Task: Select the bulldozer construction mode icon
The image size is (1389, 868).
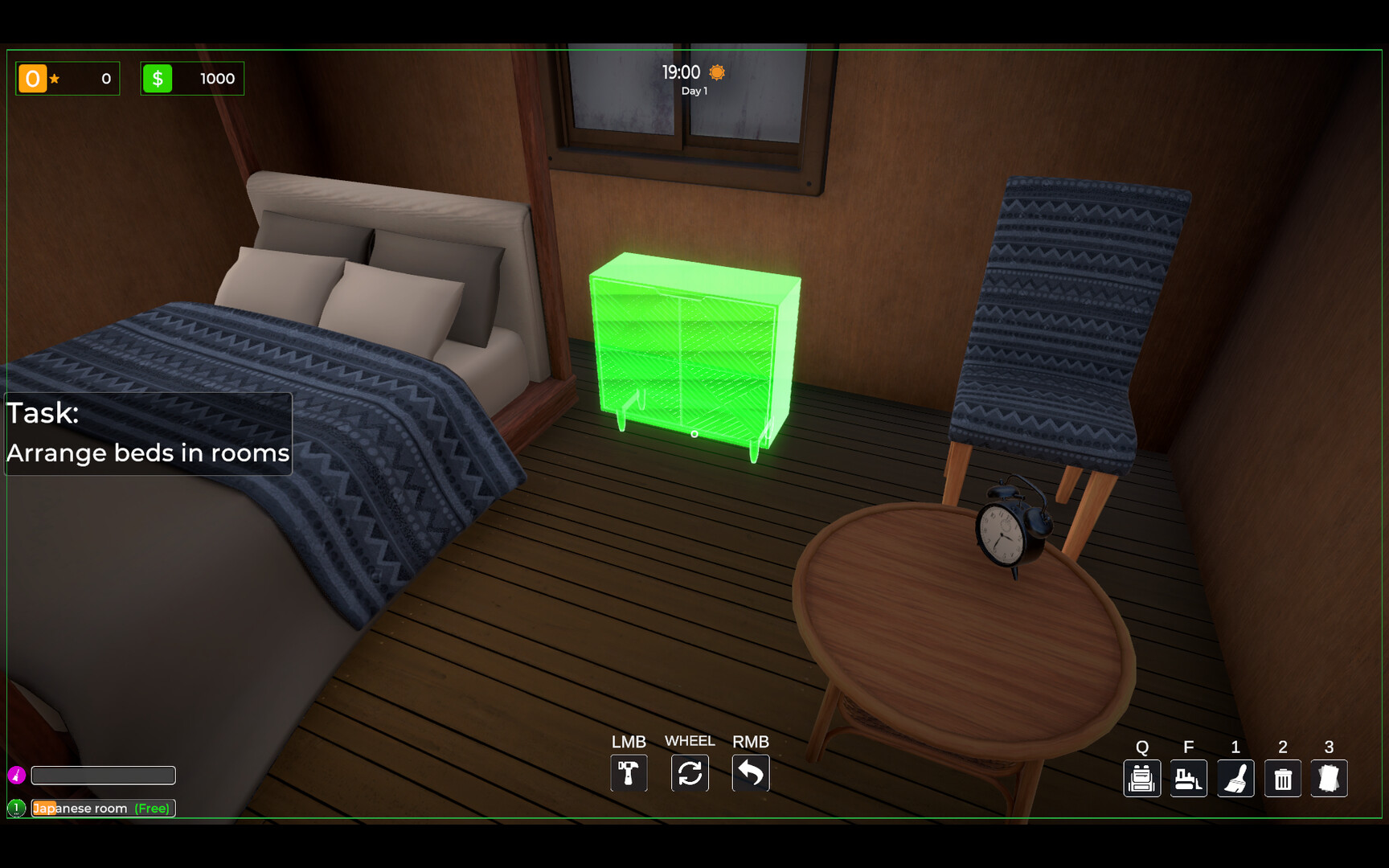Action: (1189, 777)
